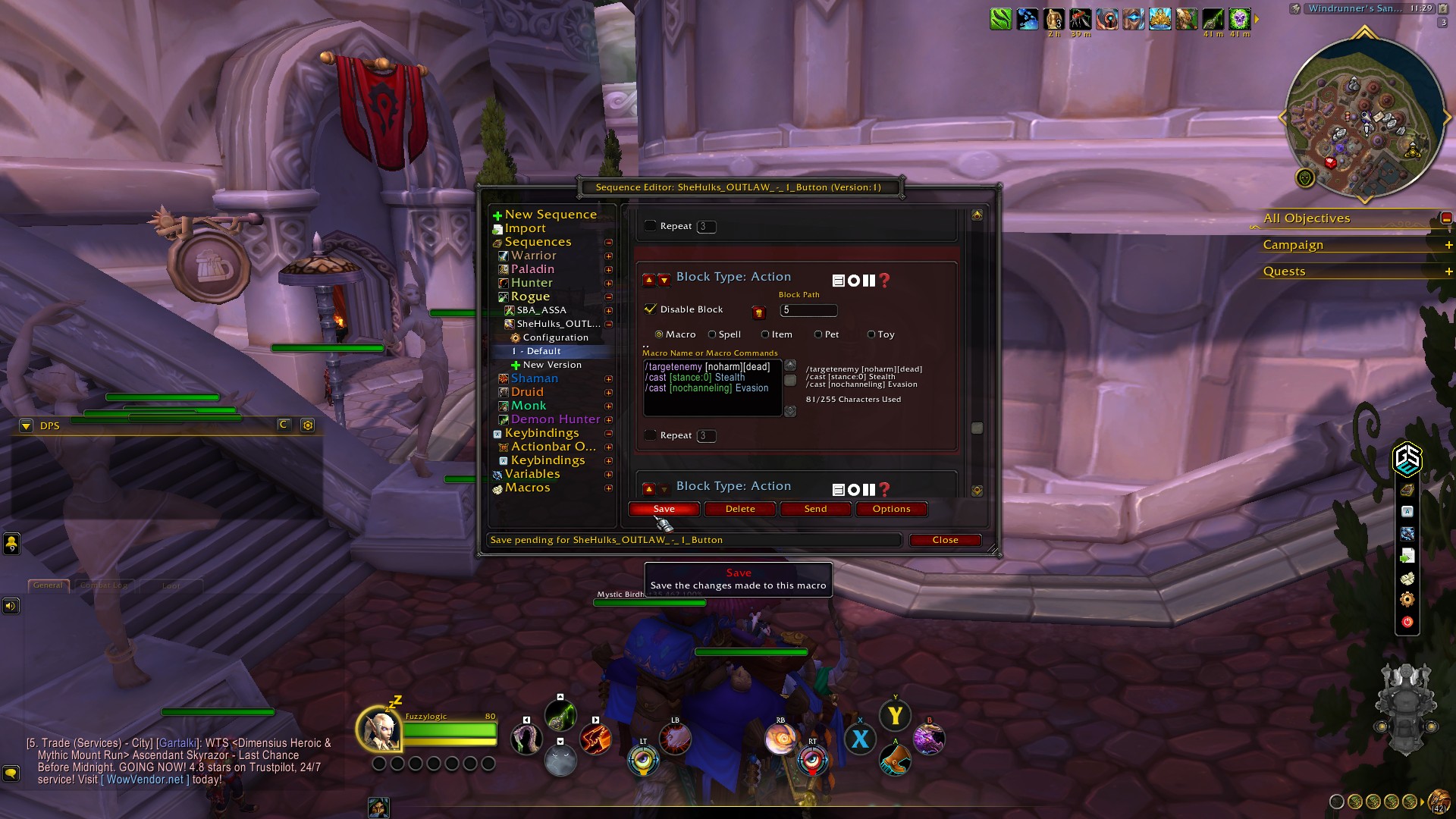Expand the Warrior sequences
This screenshot has height=819, width=1456.
(x=608, y=256)
